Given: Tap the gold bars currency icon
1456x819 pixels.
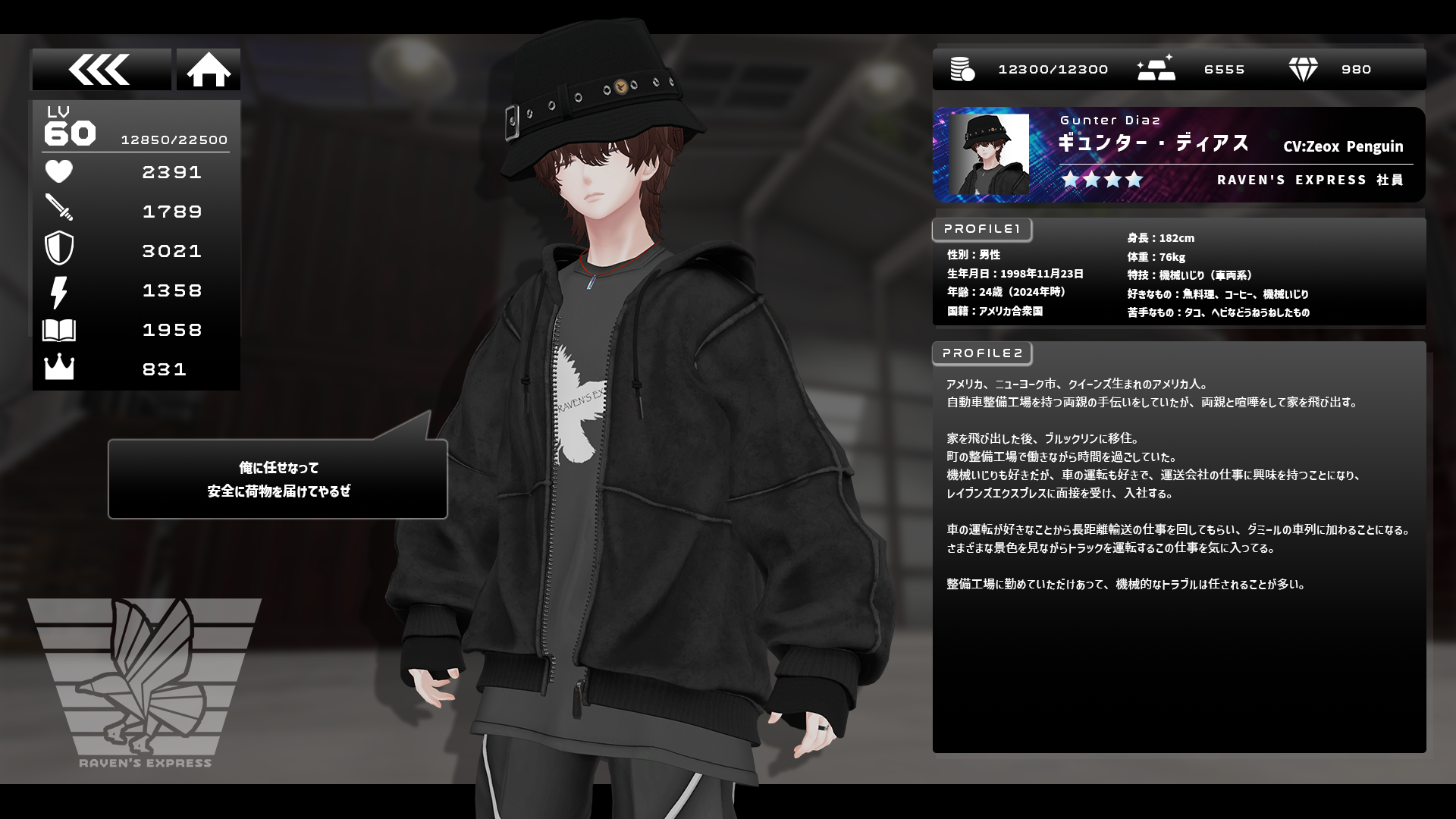Looking at the screenshot, I should coord(1156,69).
